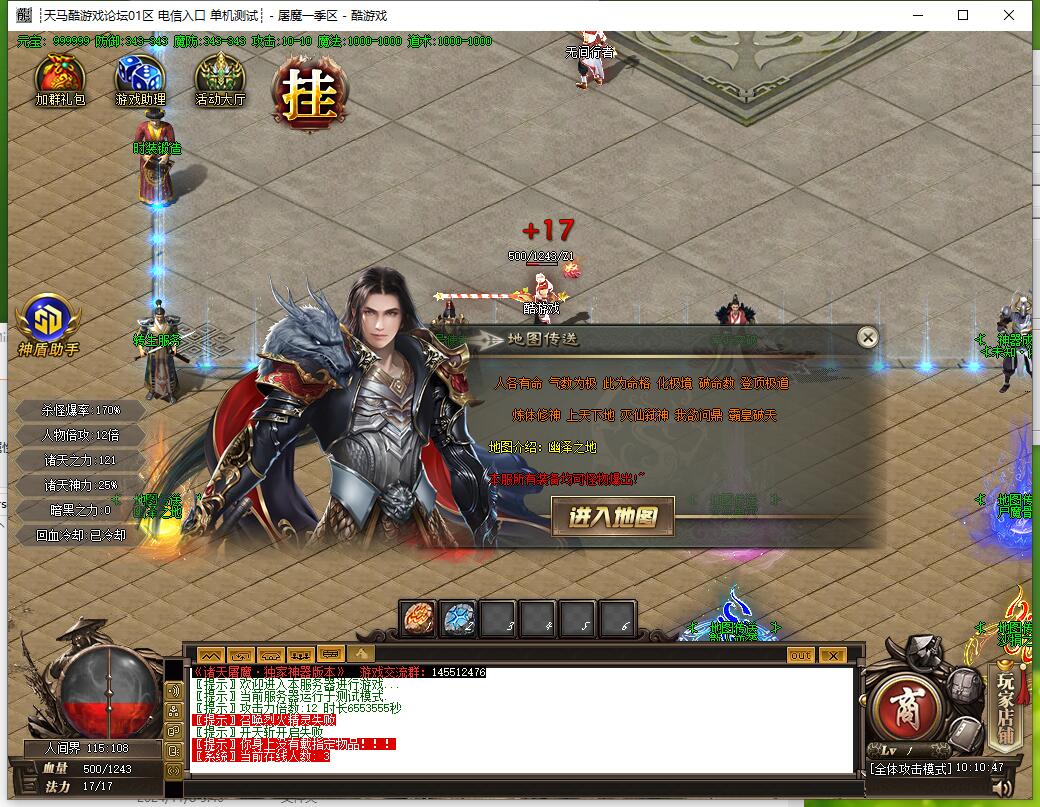Open the 神盾助手 shield helper icon
This screenshot has width=1040, height=807.
tap(47, 322)
